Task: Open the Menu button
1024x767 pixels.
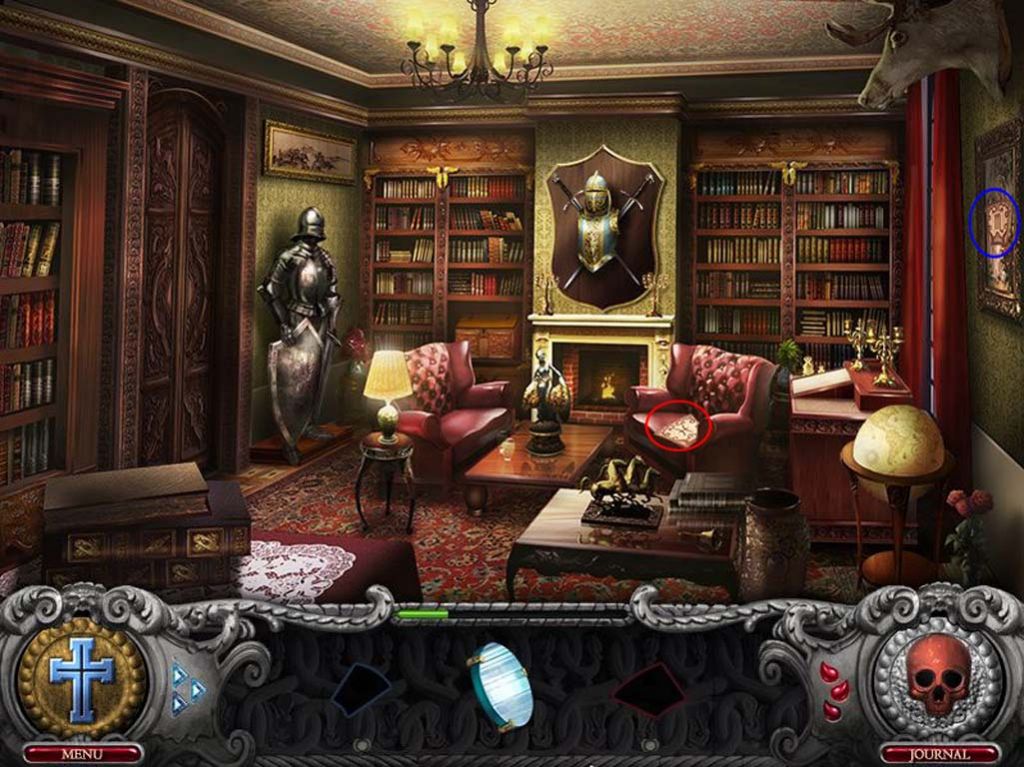Action: [82, 753]
